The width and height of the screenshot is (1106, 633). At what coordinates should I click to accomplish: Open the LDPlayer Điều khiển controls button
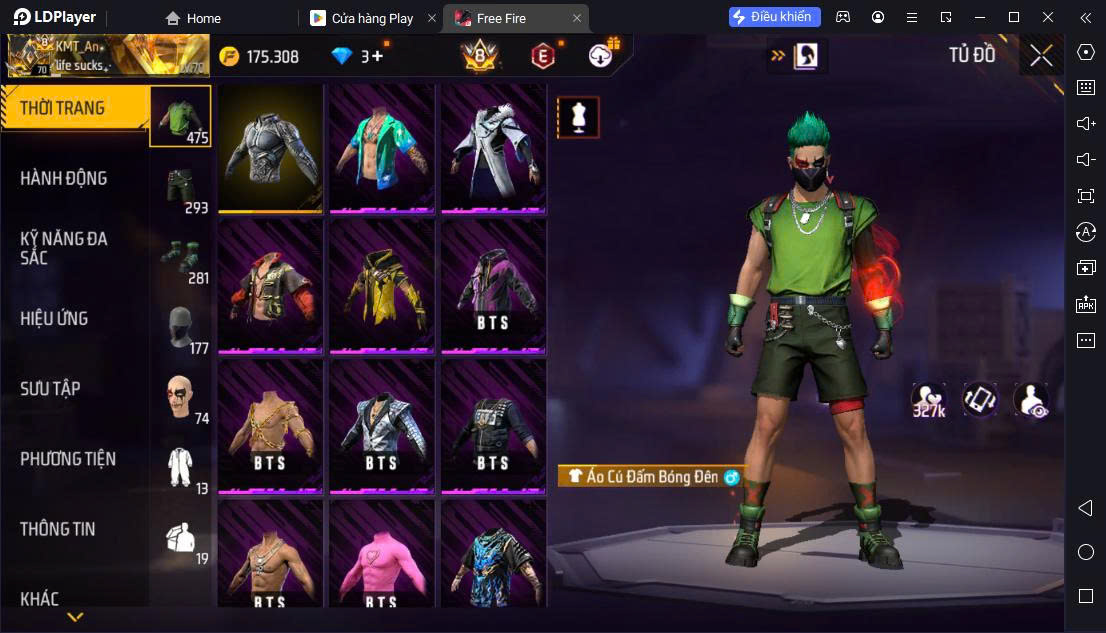tap(775, 17)
